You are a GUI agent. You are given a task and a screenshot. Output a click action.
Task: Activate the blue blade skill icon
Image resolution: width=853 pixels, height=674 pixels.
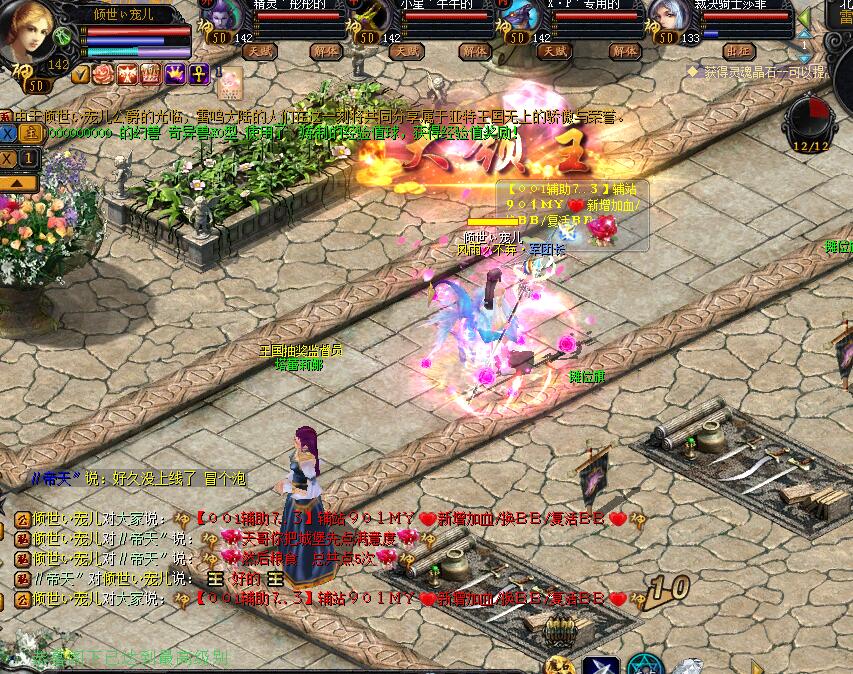(600, 665)
